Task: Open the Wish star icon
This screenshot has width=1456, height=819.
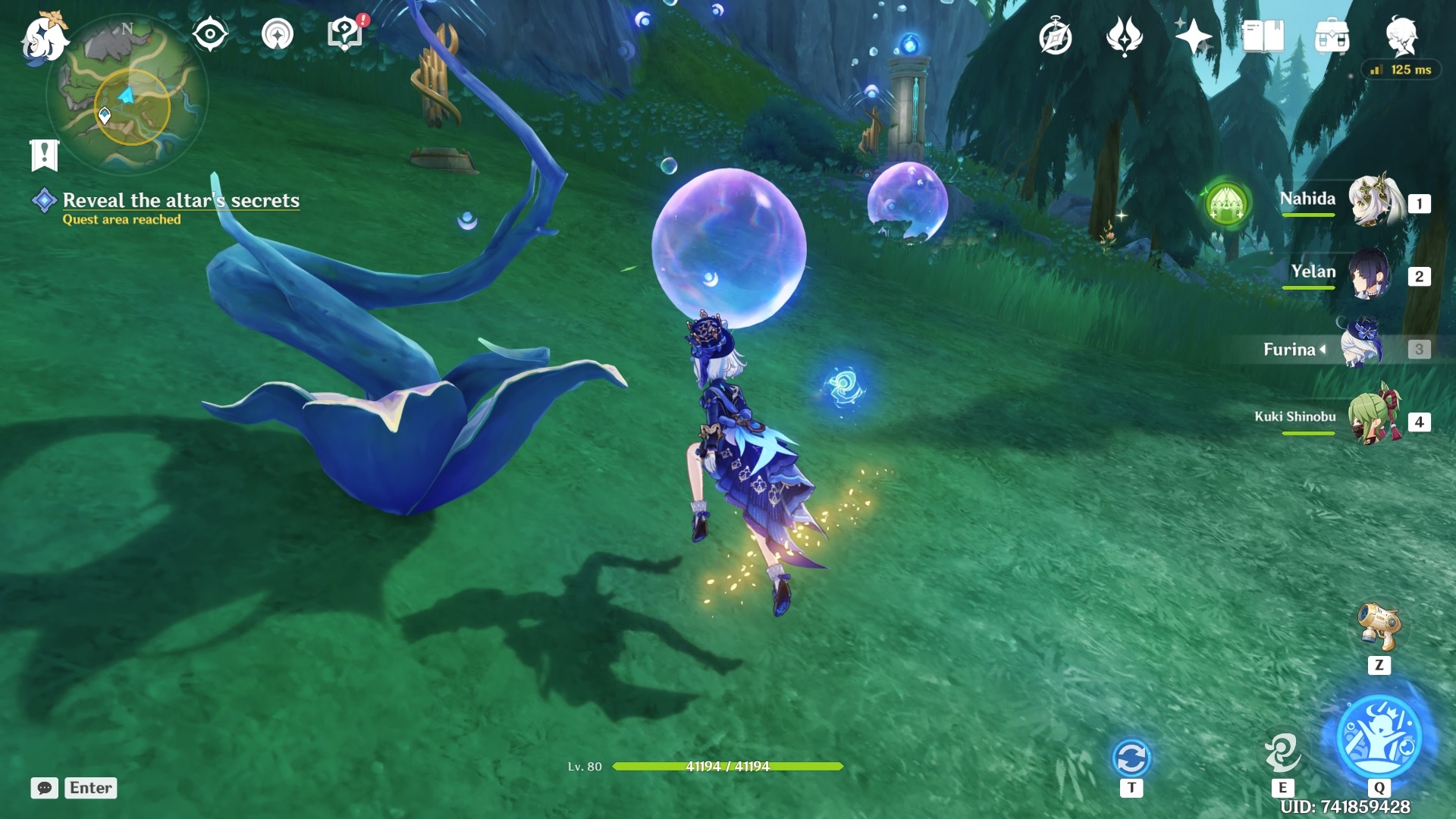Action: tap(1194, 34)
